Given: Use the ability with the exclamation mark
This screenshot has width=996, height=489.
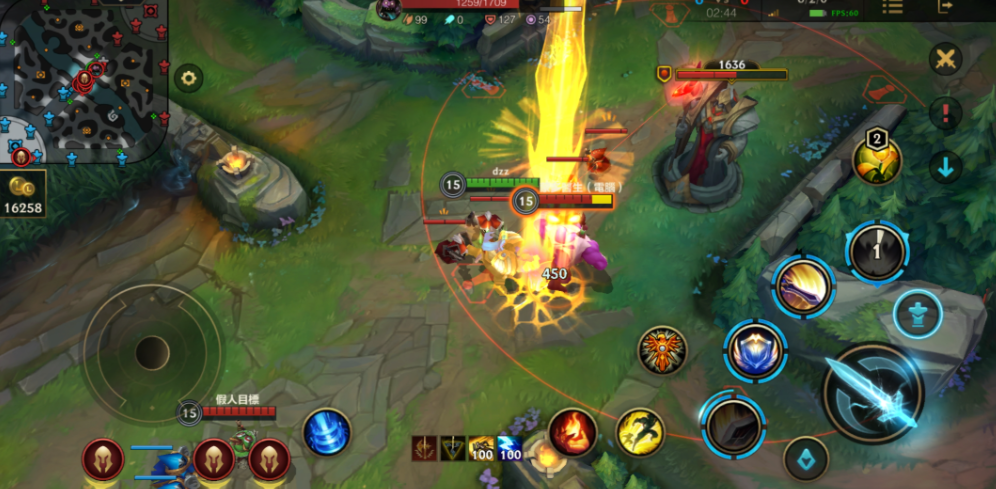Looking at the screenshot, I should coord(876,252).
